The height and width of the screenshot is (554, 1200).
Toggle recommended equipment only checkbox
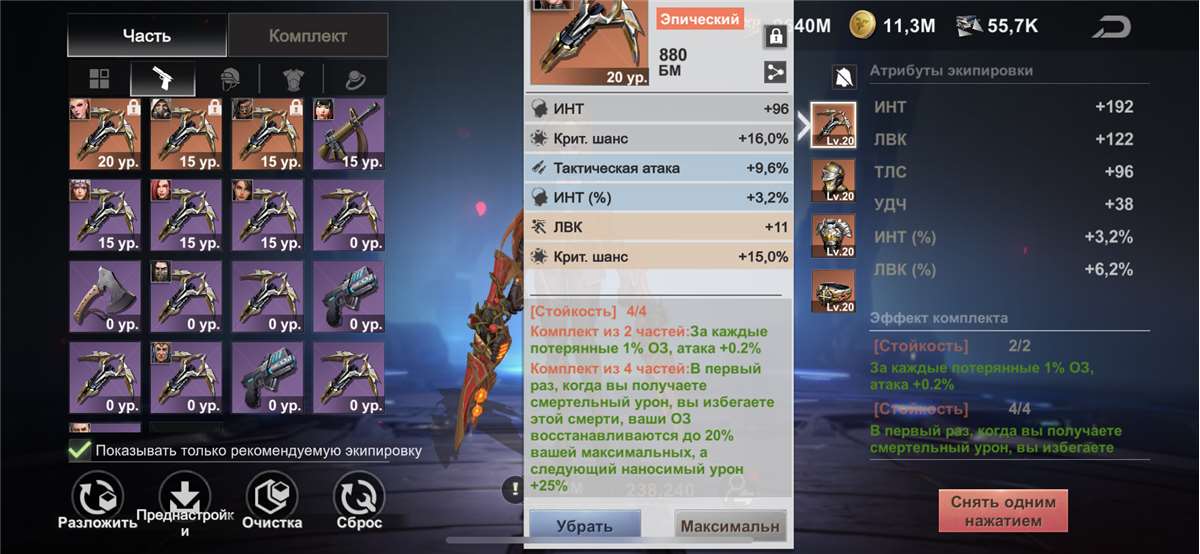click(x=79, y=450)
